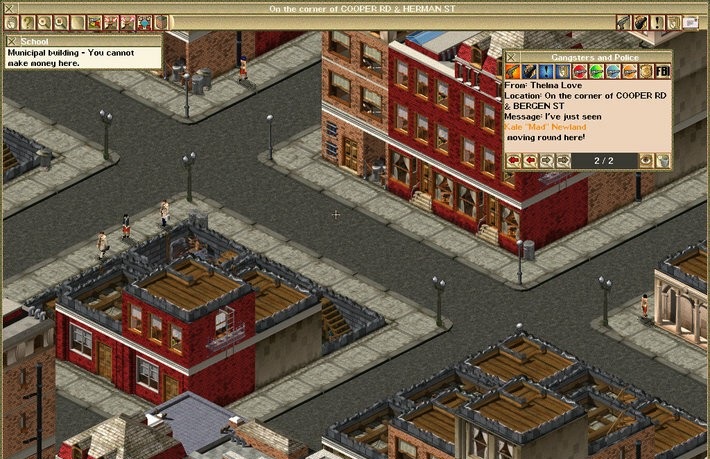Open the pistol icon in top toolbar

[623, 21]
